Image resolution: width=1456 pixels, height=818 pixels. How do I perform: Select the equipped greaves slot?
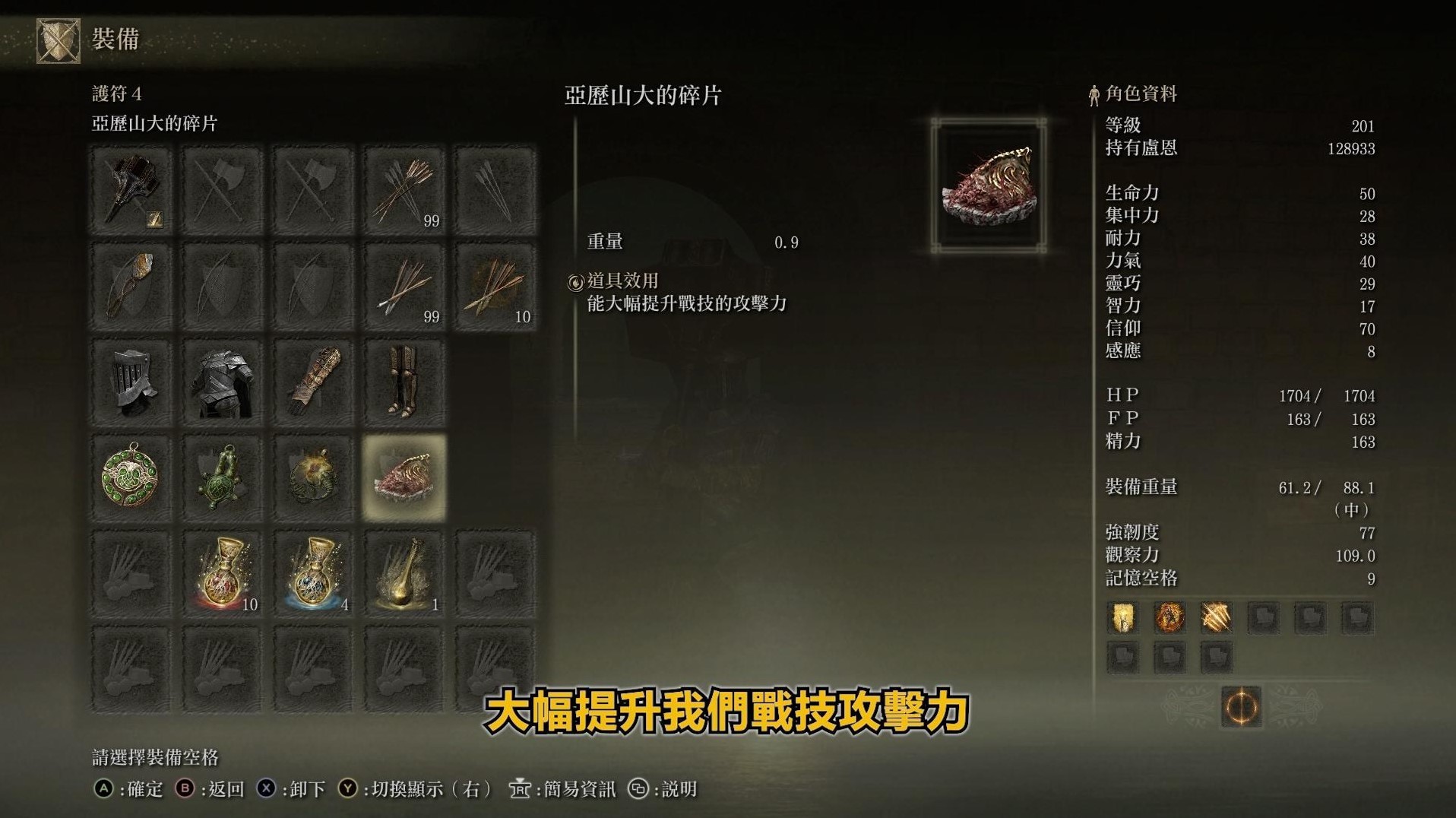click(x=404, y=382)
